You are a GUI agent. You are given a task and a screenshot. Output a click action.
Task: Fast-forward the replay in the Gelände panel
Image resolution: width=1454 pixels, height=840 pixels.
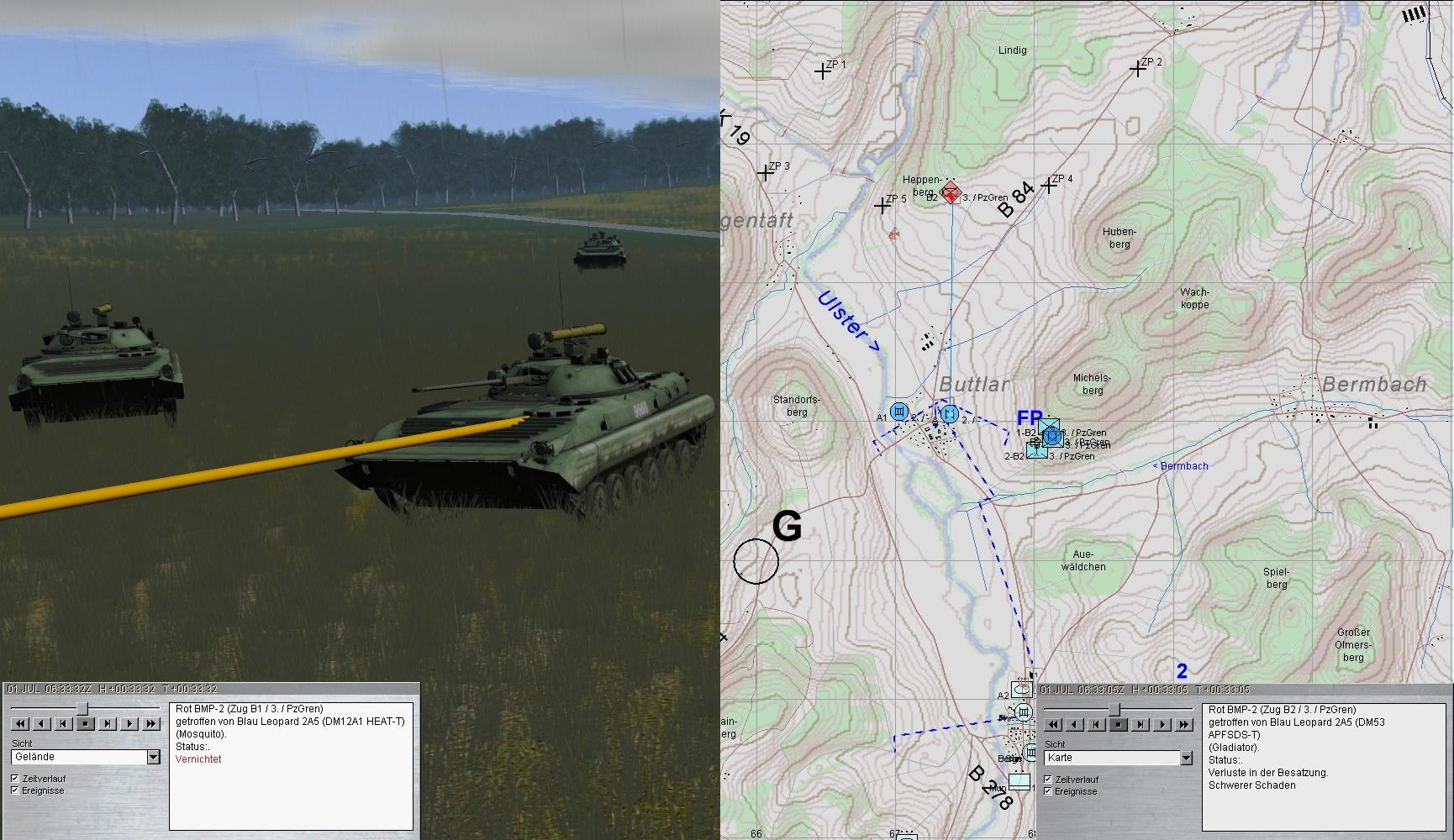151,724
